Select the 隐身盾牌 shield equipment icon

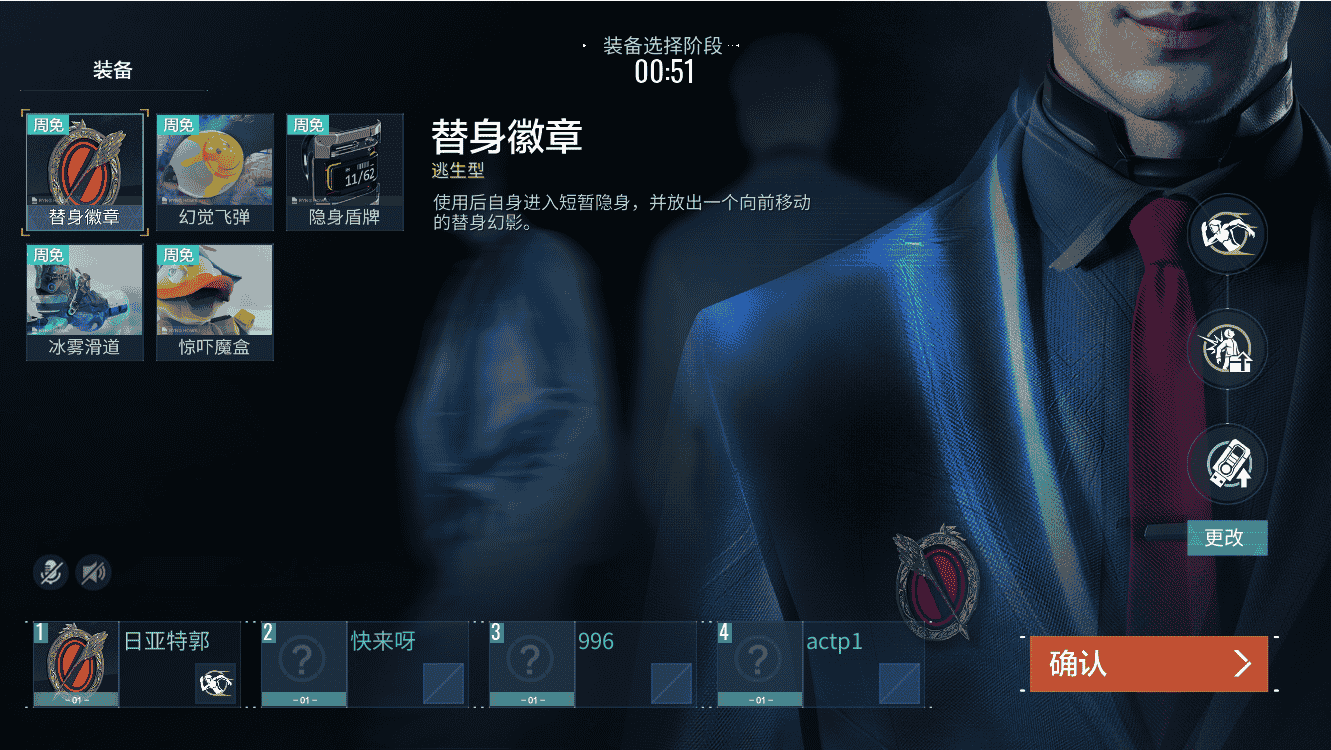(x=344, y=170)
